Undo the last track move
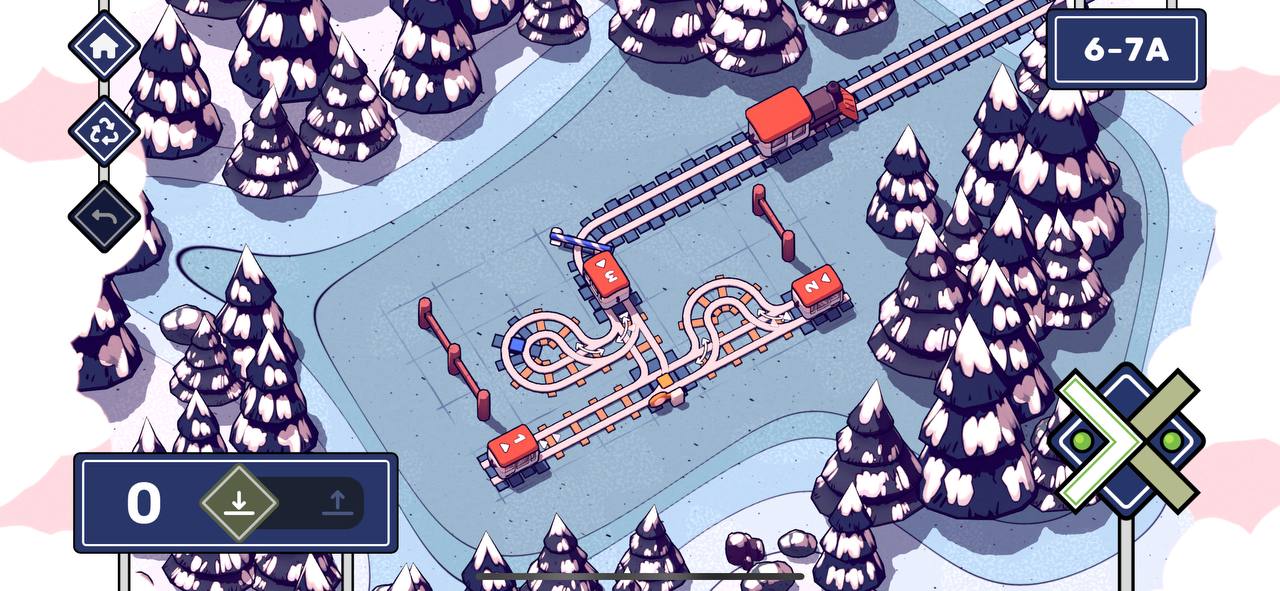This screenshot has width=1280, height=591. click(104, 216)
